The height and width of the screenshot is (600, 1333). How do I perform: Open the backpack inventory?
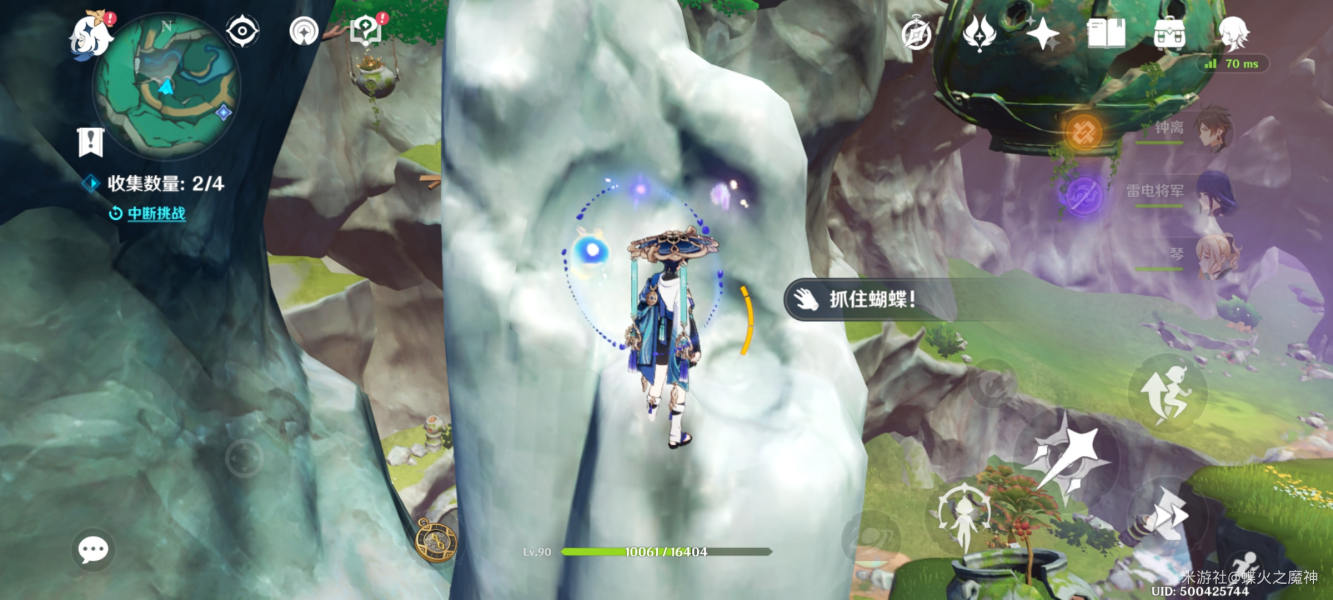click(1169, 35)
